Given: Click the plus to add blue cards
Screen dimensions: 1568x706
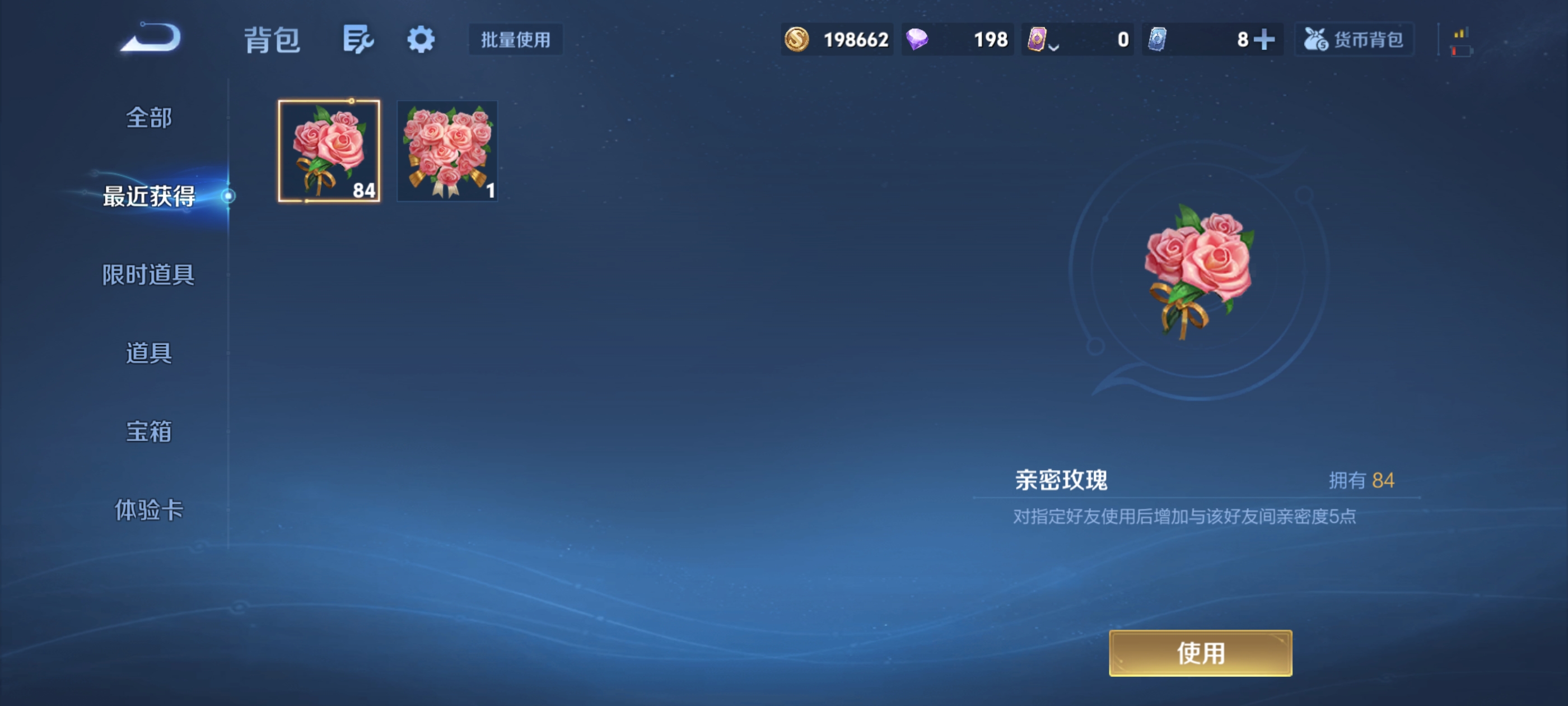Looking at the screenshot, I should [x=1264, y=39].
